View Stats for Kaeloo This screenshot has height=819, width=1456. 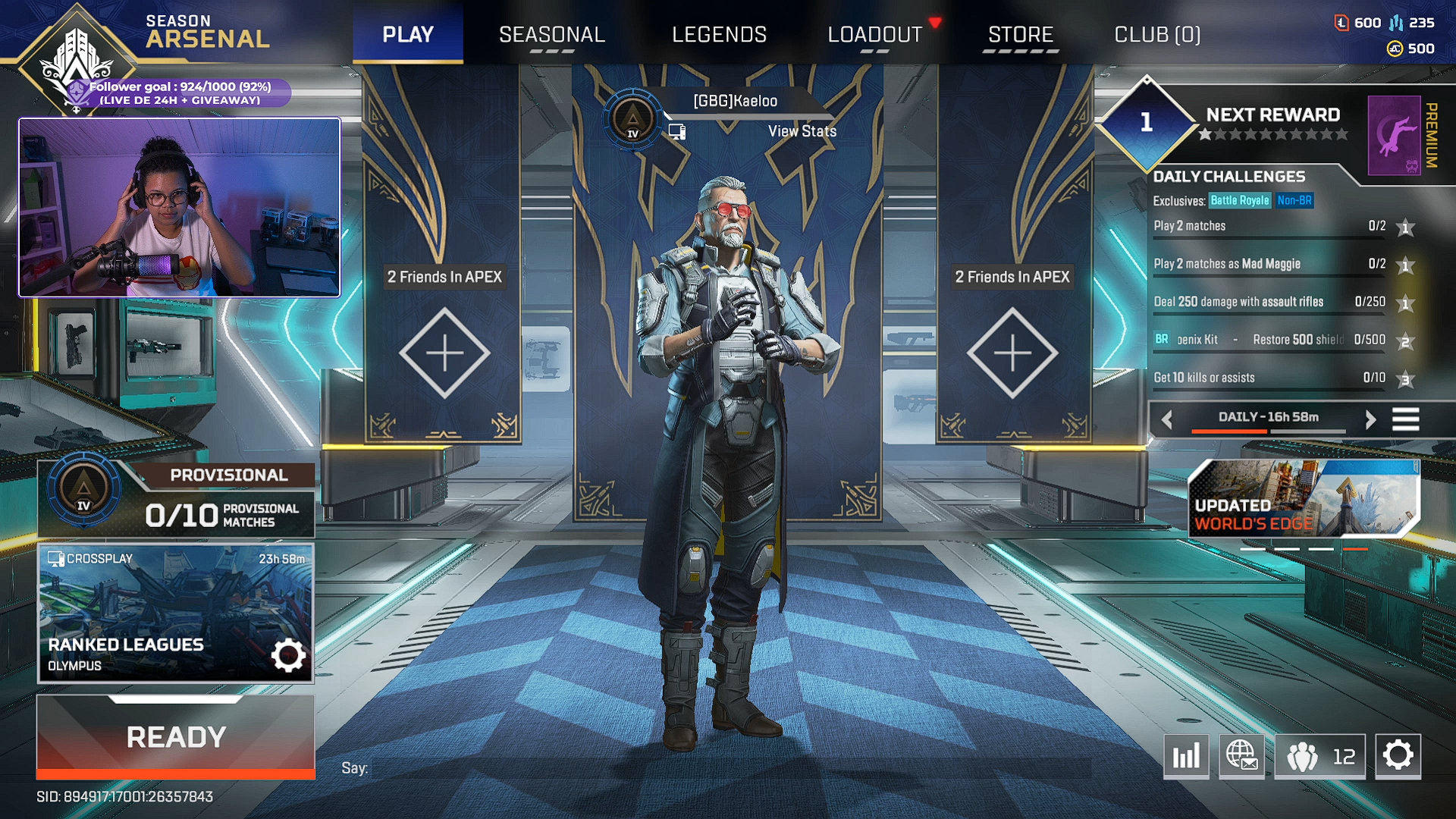pyautogui.click(x=802, y=131)
